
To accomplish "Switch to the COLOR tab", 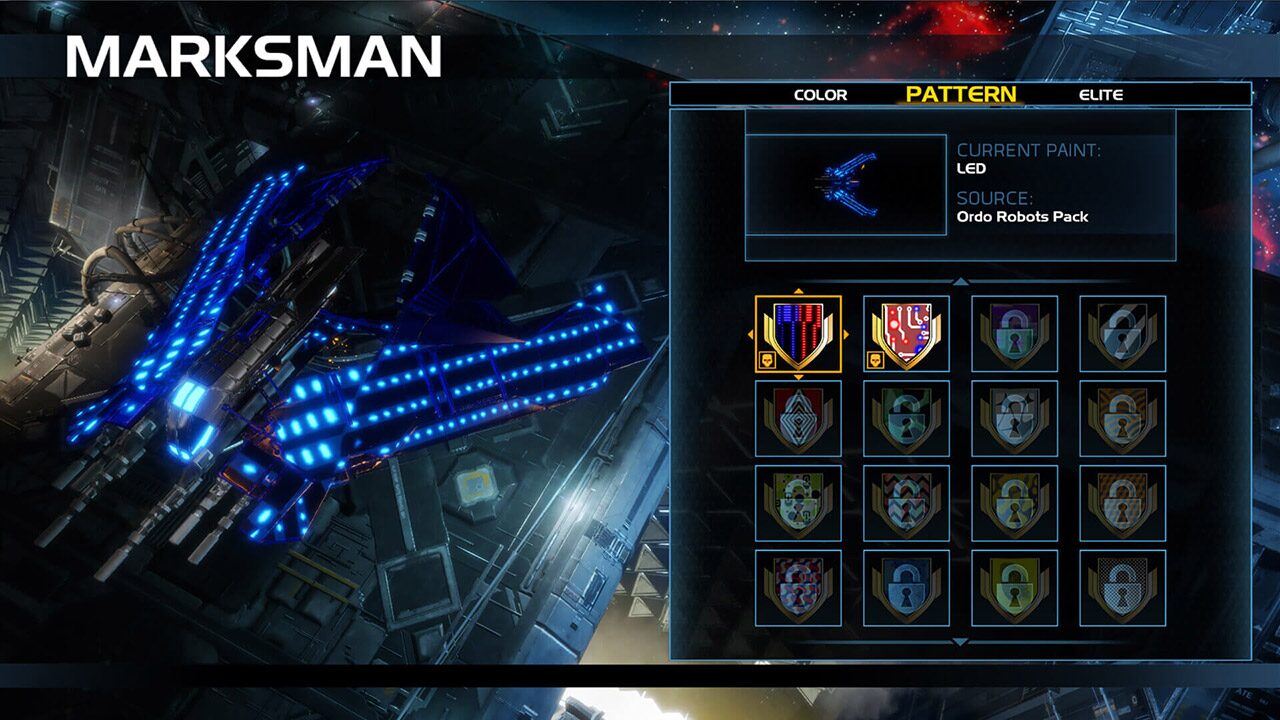I will [x=822, y=95].
